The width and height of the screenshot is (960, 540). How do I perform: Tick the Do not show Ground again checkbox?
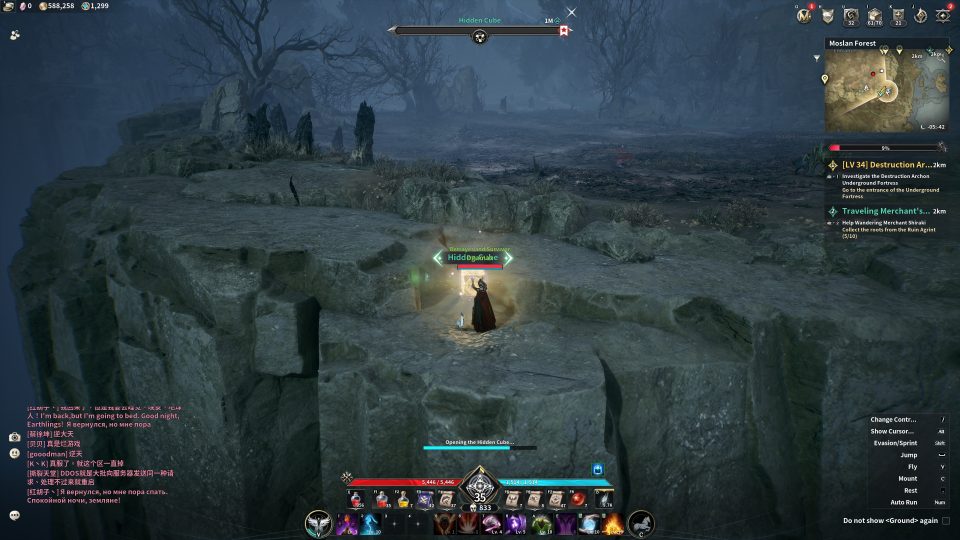point(946,520)
